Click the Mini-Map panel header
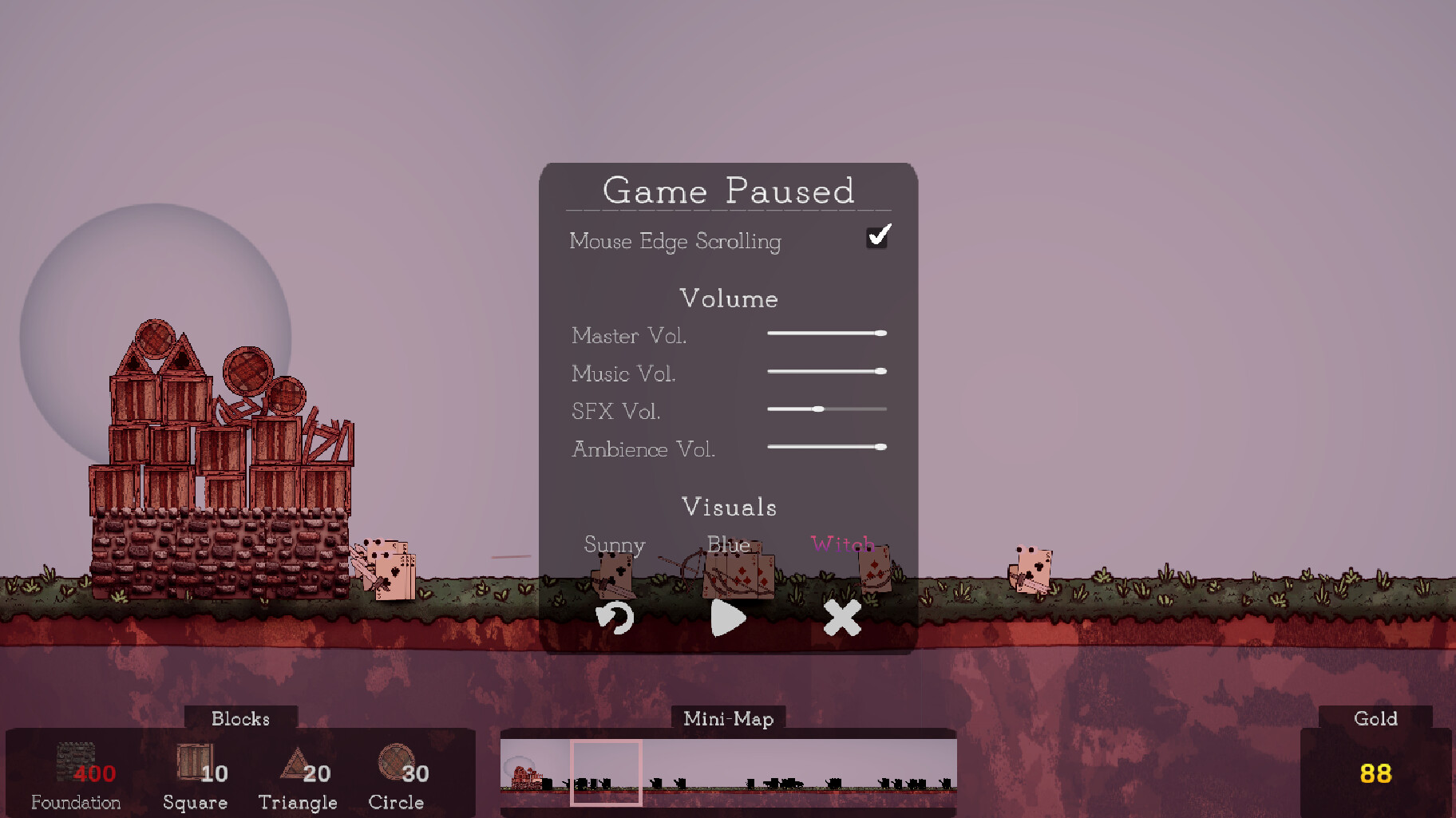 [x=728, y=718]
